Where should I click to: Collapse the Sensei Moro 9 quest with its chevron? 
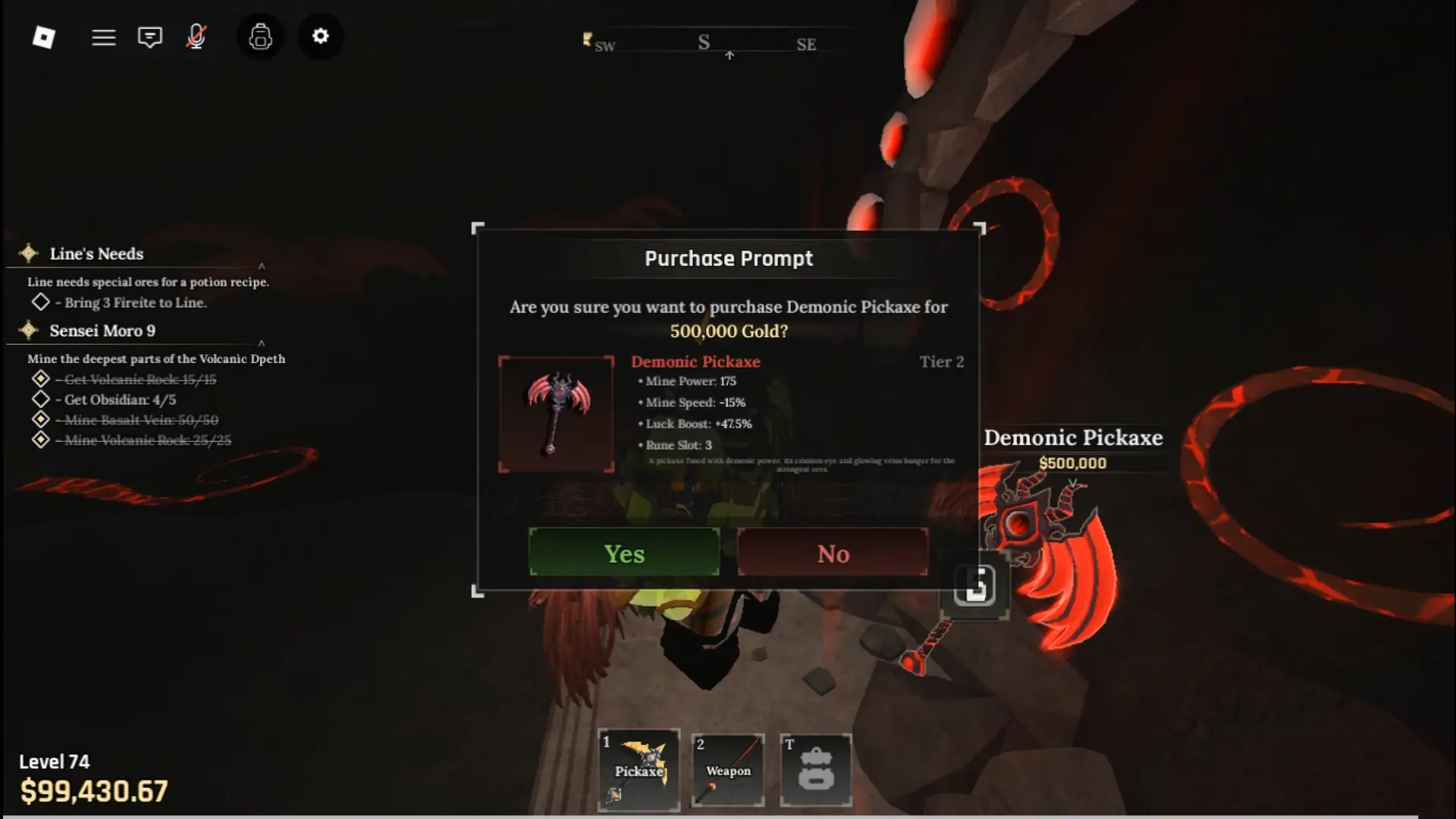pyautogui.click(x=262, y=343)
